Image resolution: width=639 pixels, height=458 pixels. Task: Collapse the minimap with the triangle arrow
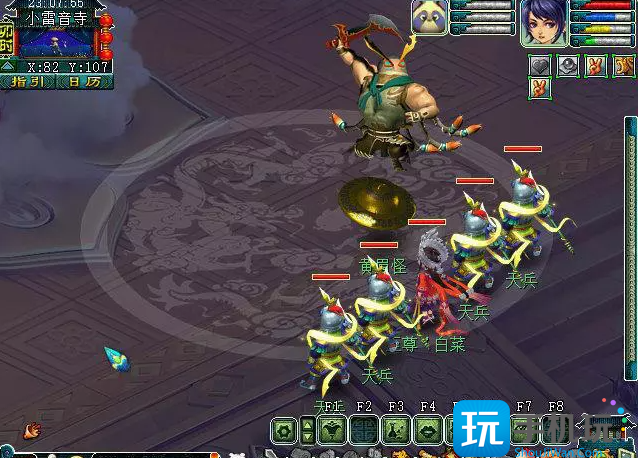click(7, 66)
